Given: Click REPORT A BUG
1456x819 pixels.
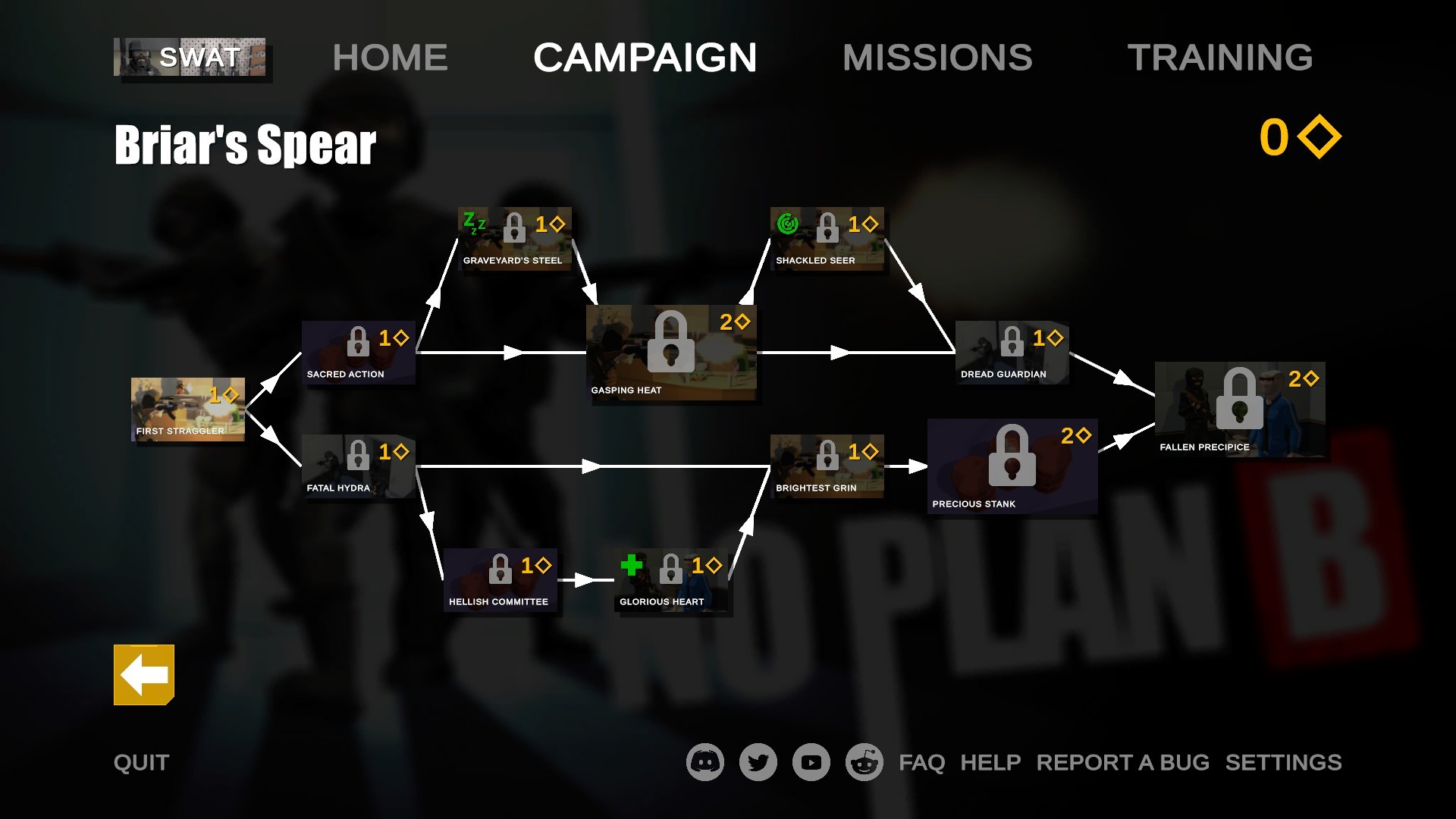Looking at the screenshot, I should (1123, 762).
